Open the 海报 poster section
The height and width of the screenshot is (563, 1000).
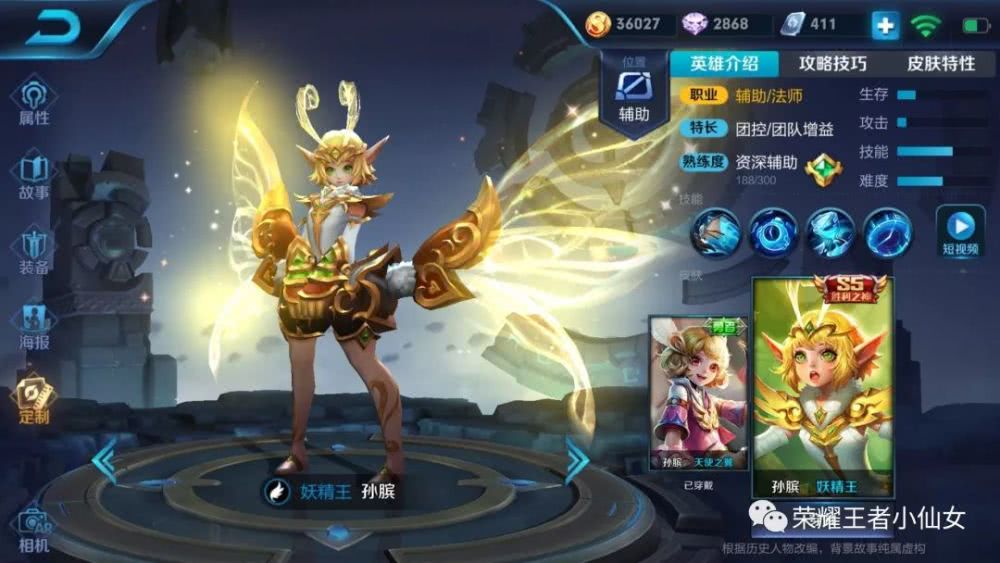point(33,325)
